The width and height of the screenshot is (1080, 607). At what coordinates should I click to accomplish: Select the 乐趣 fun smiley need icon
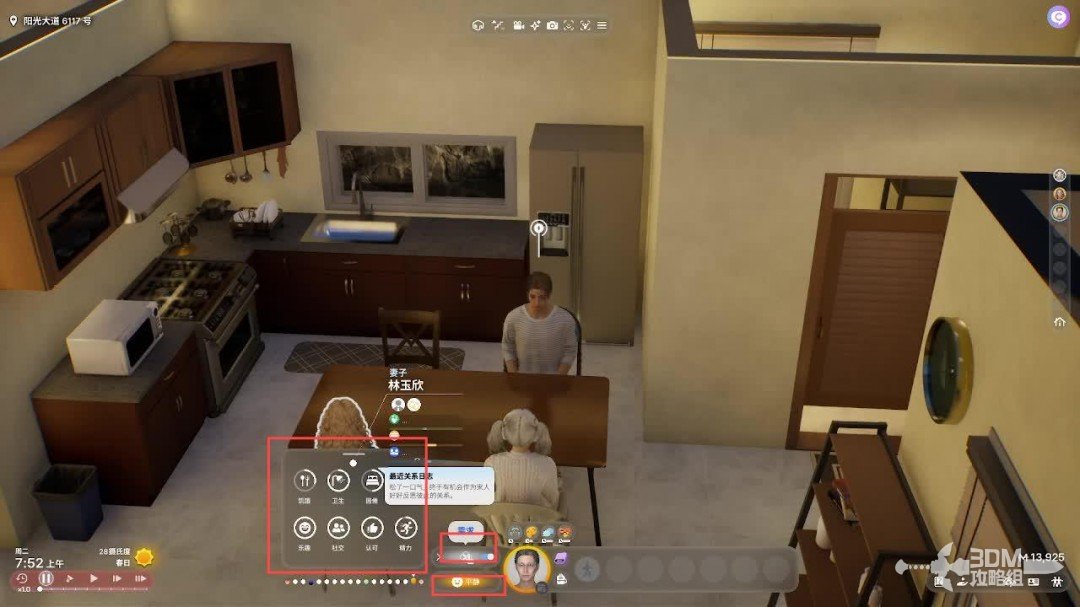(x=305, y=527)
